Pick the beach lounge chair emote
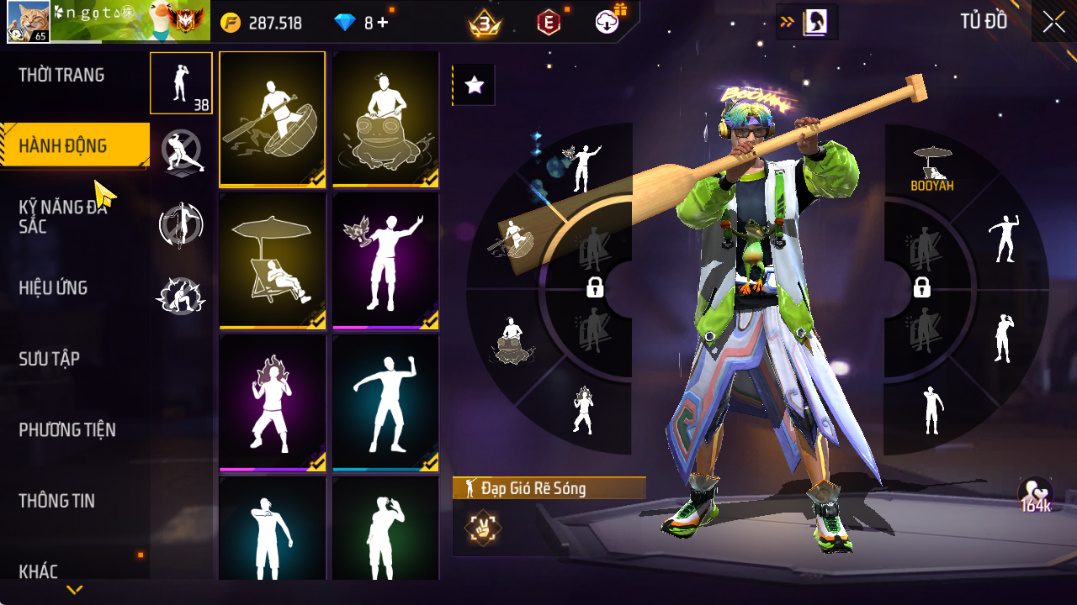Screen dimensions: 1077x605 272,261
